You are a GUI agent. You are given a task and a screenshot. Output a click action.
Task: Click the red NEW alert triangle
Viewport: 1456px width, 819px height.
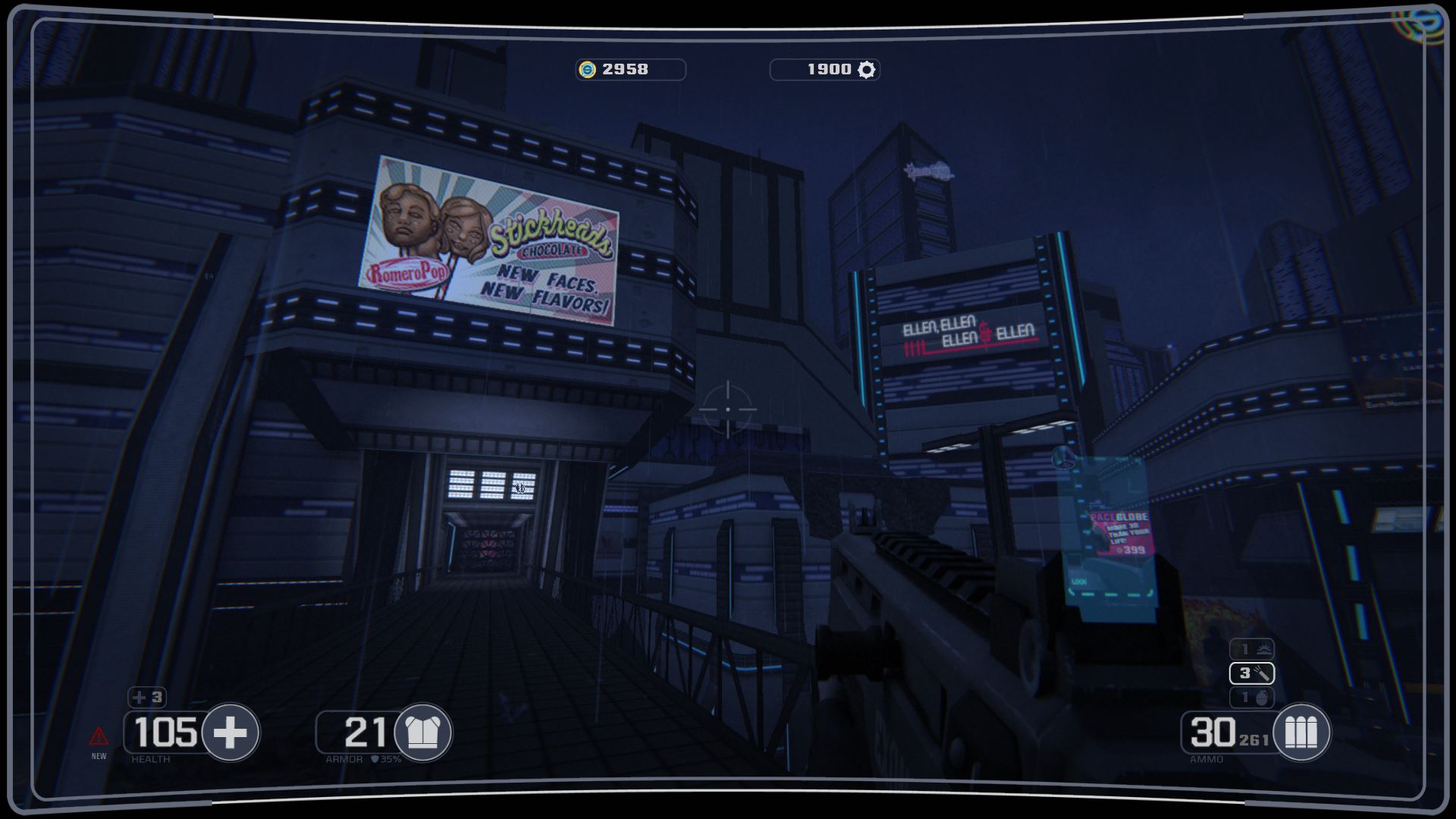(x=99, y=736)
